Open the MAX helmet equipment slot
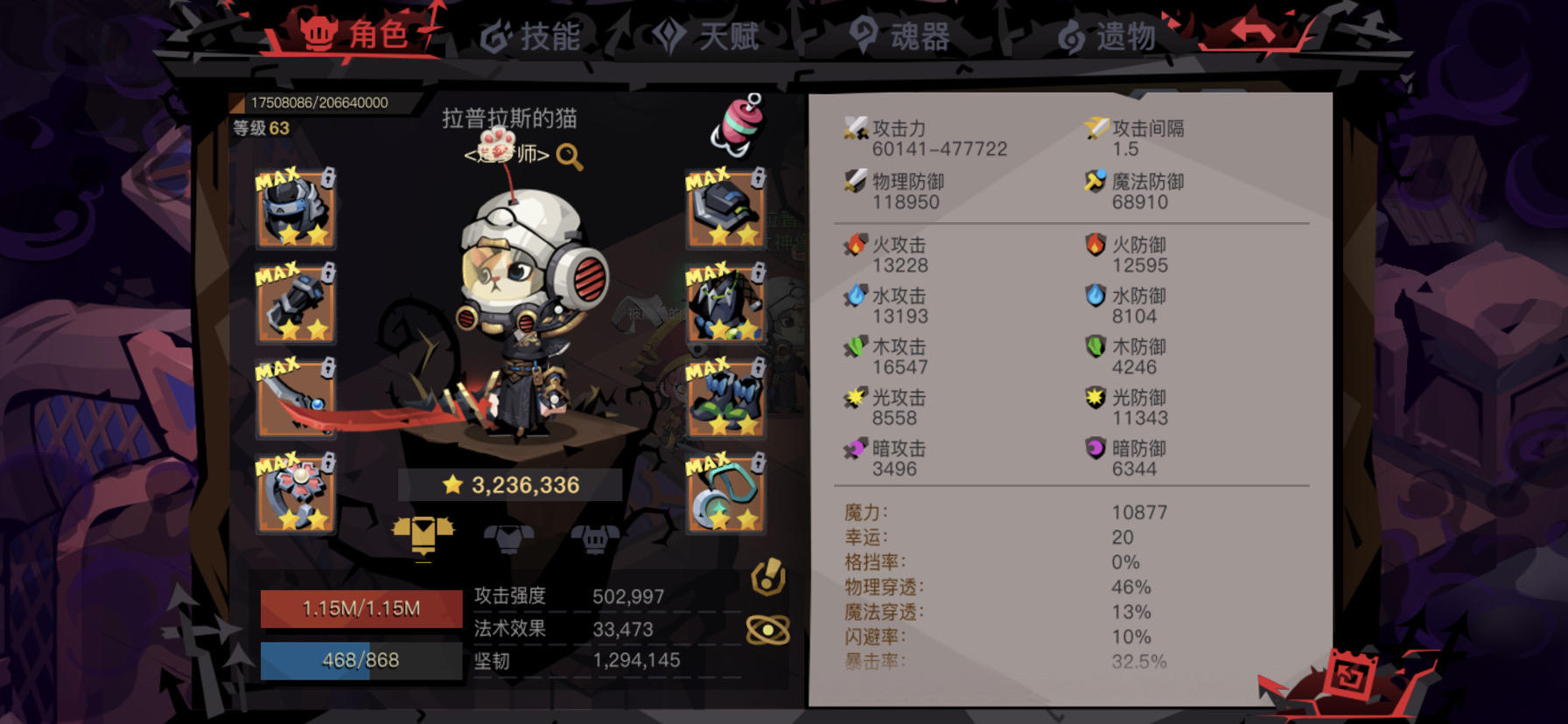1568x724 pixels. point(296,214)
